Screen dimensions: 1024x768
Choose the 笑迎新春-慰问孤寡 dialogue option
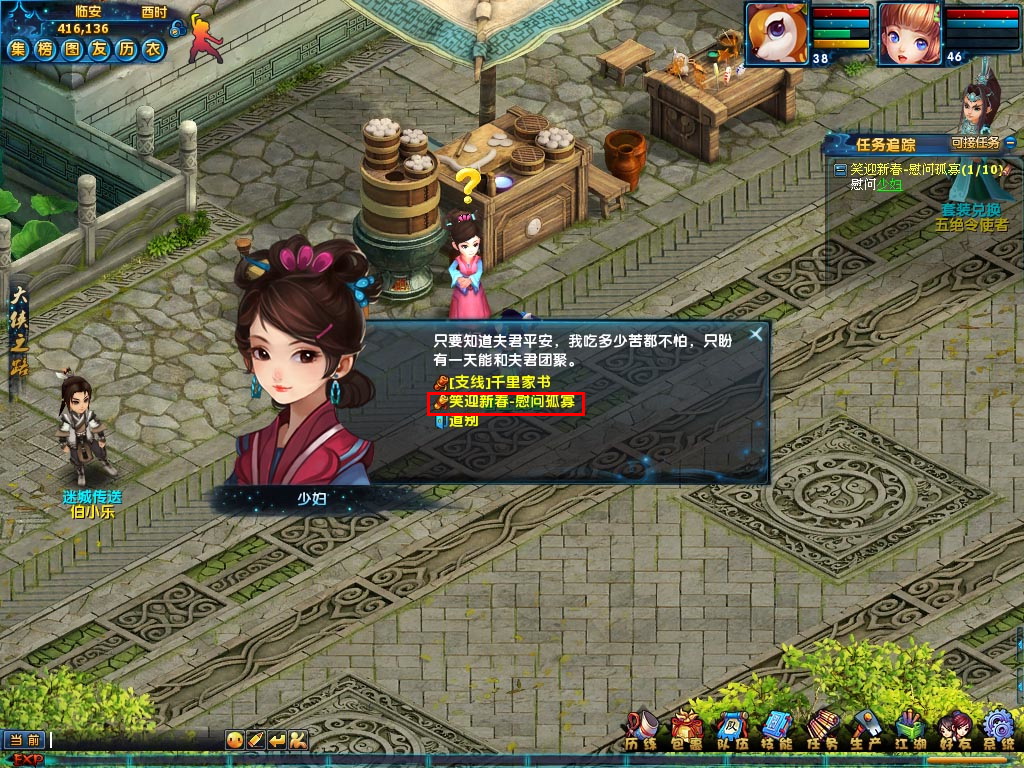click(x=507, y=402)
